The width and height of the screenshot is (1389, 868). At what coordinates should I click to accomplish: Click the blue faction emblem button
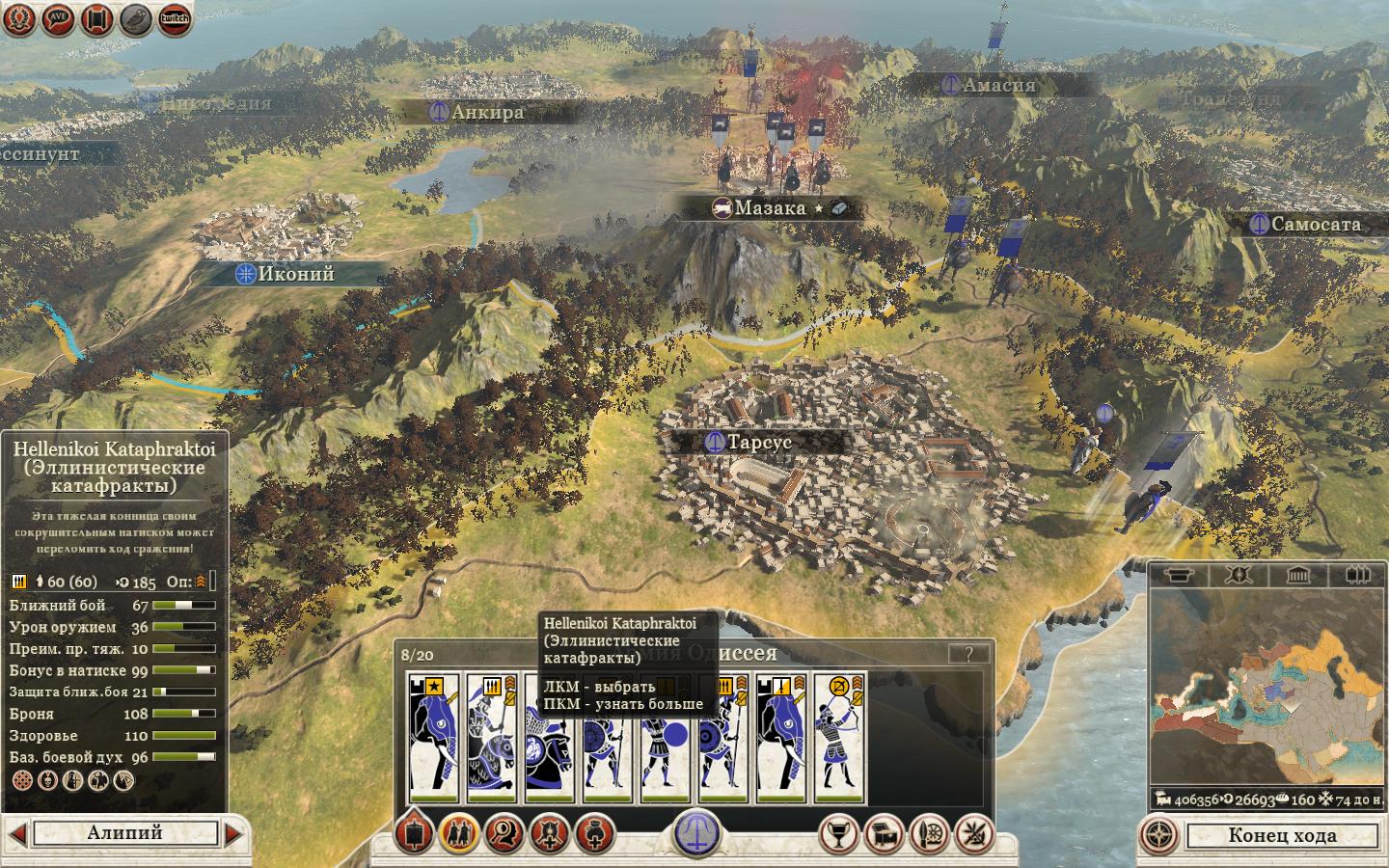pyautogui.click(x=696, y=832)
